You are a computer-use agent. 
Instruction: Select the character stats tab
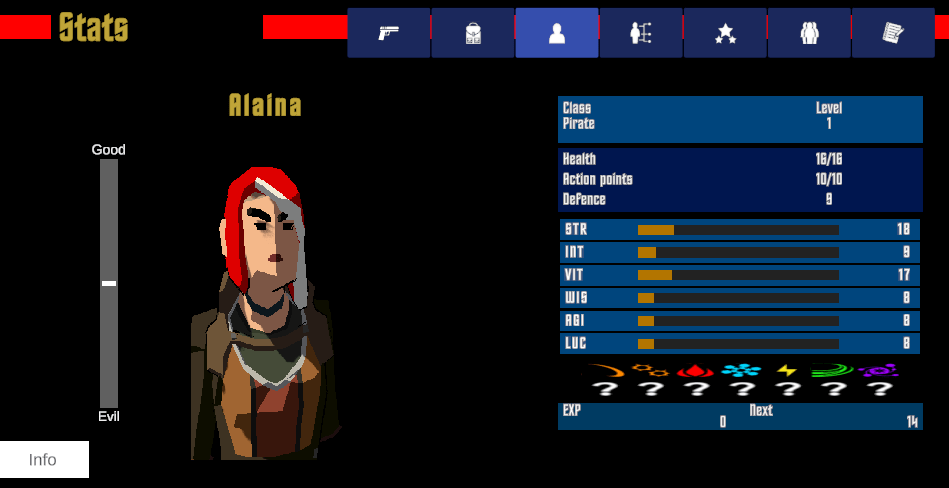coord(557,33)
